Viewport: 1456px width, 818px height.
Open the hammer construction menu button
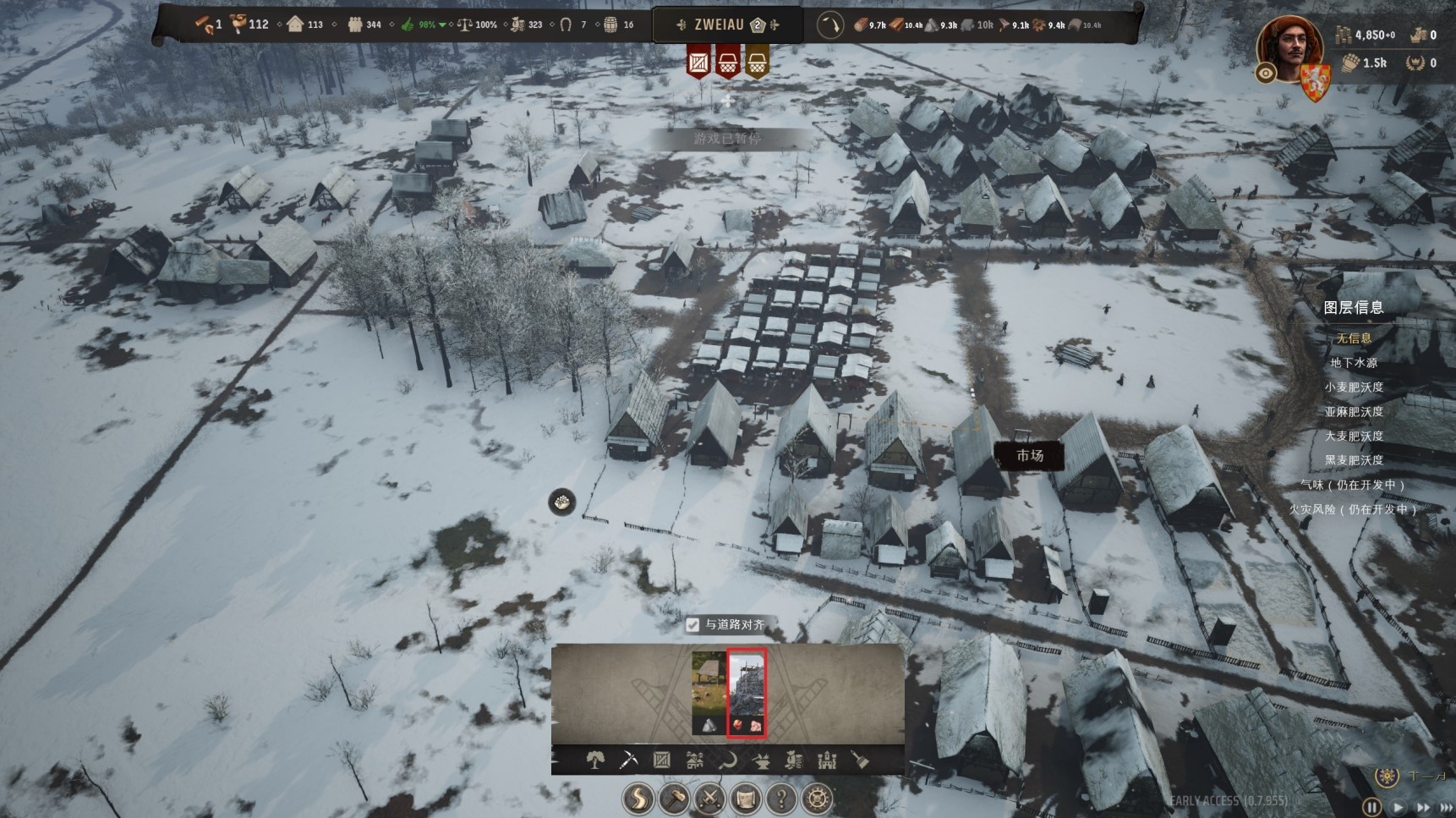674,799
